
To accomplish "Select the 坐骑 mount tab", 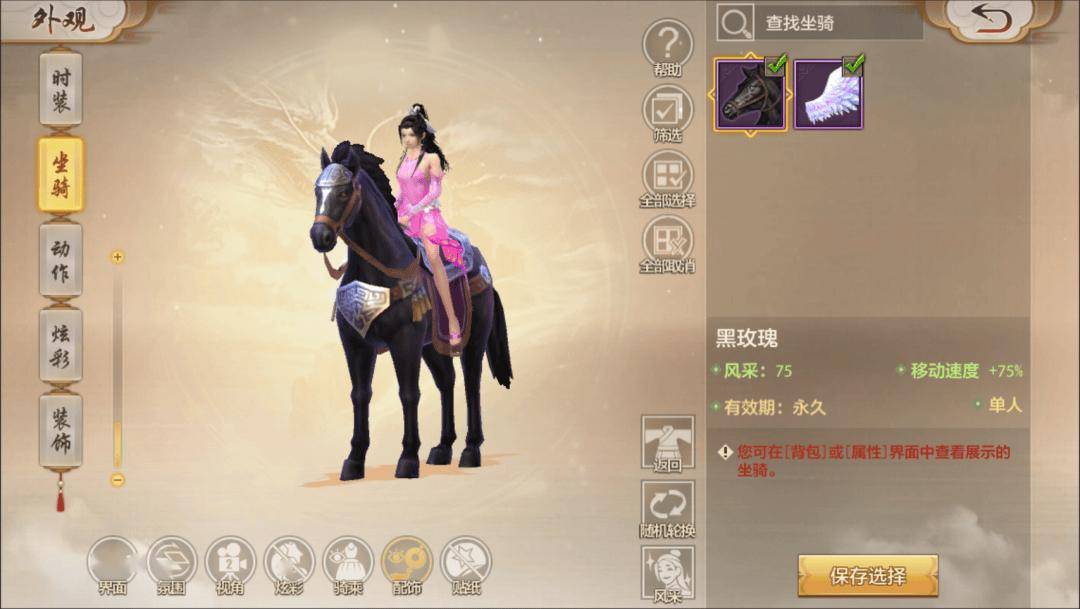I will tap(61, 174).
